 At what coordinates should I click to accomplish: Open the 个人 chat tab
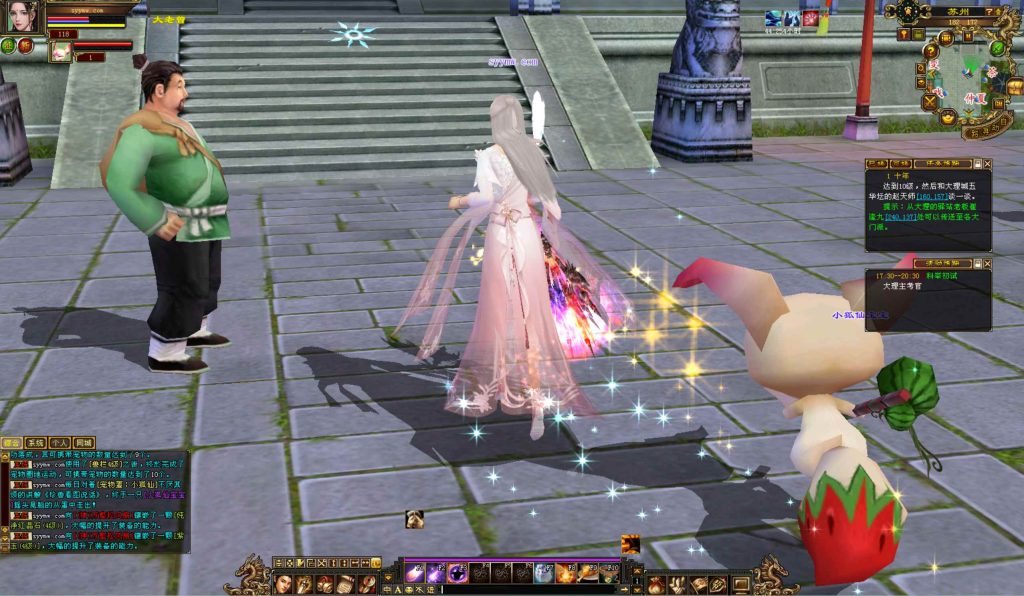click(59, 442)
